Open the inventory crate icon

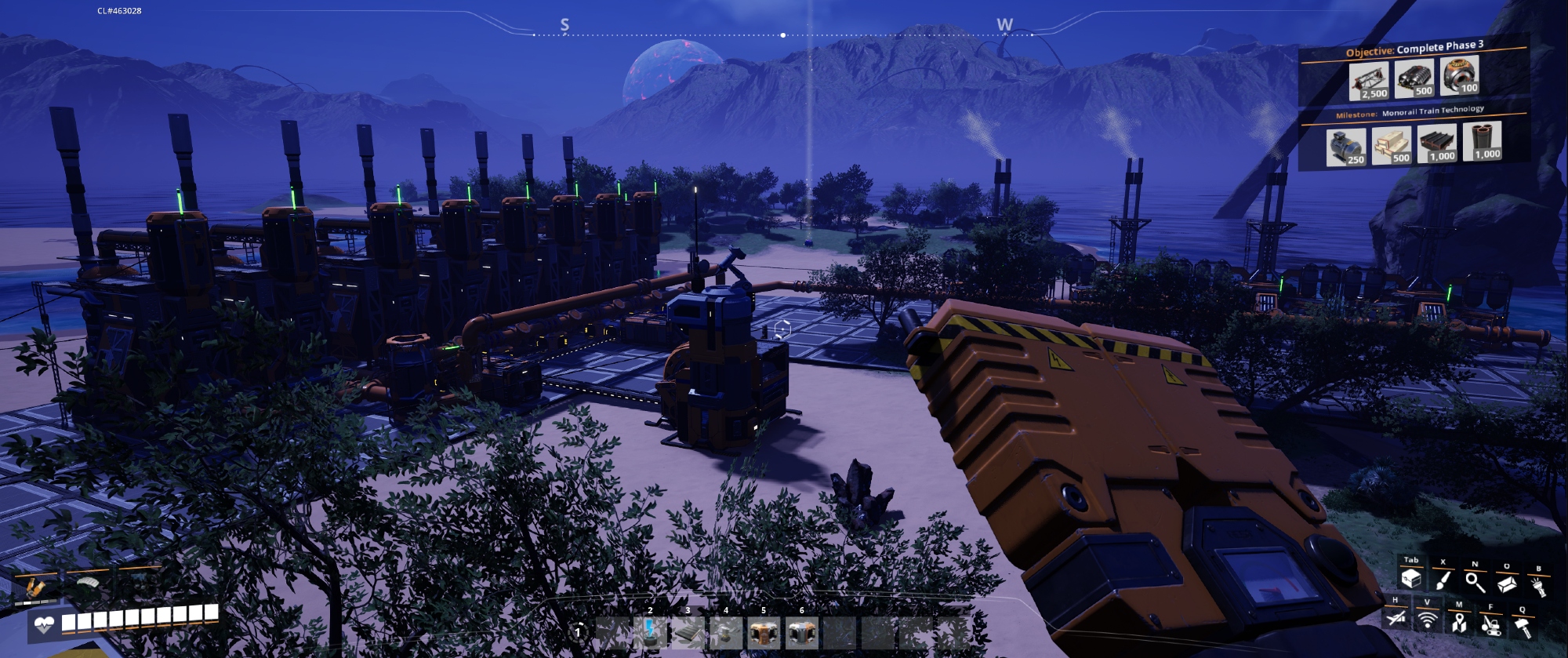1411,579
